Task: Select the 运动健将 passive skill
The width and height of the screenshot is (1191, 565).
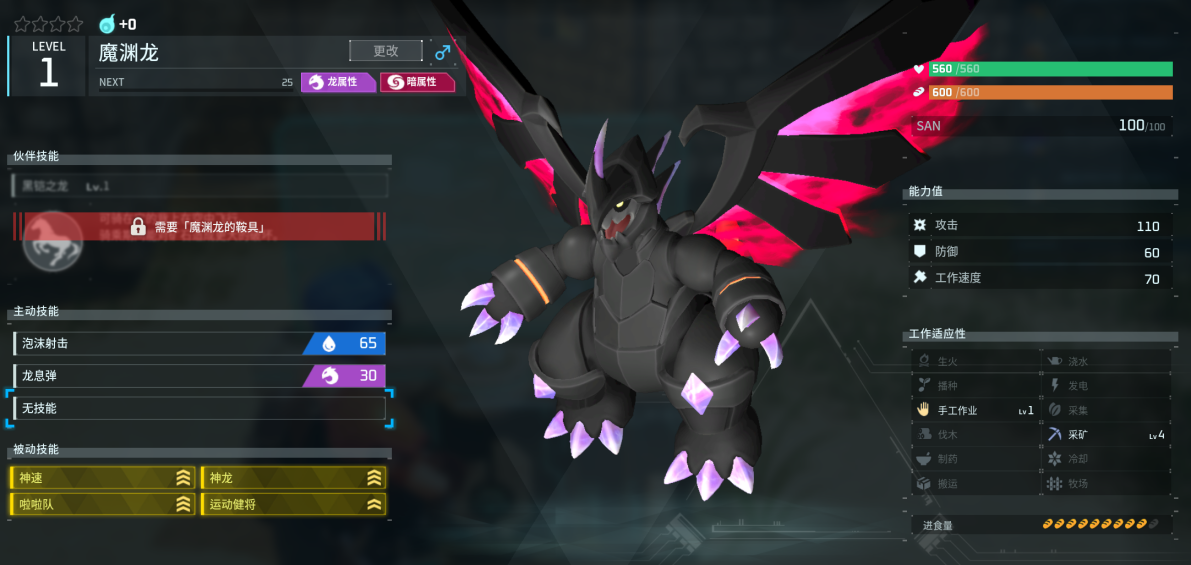Action: 294,504
